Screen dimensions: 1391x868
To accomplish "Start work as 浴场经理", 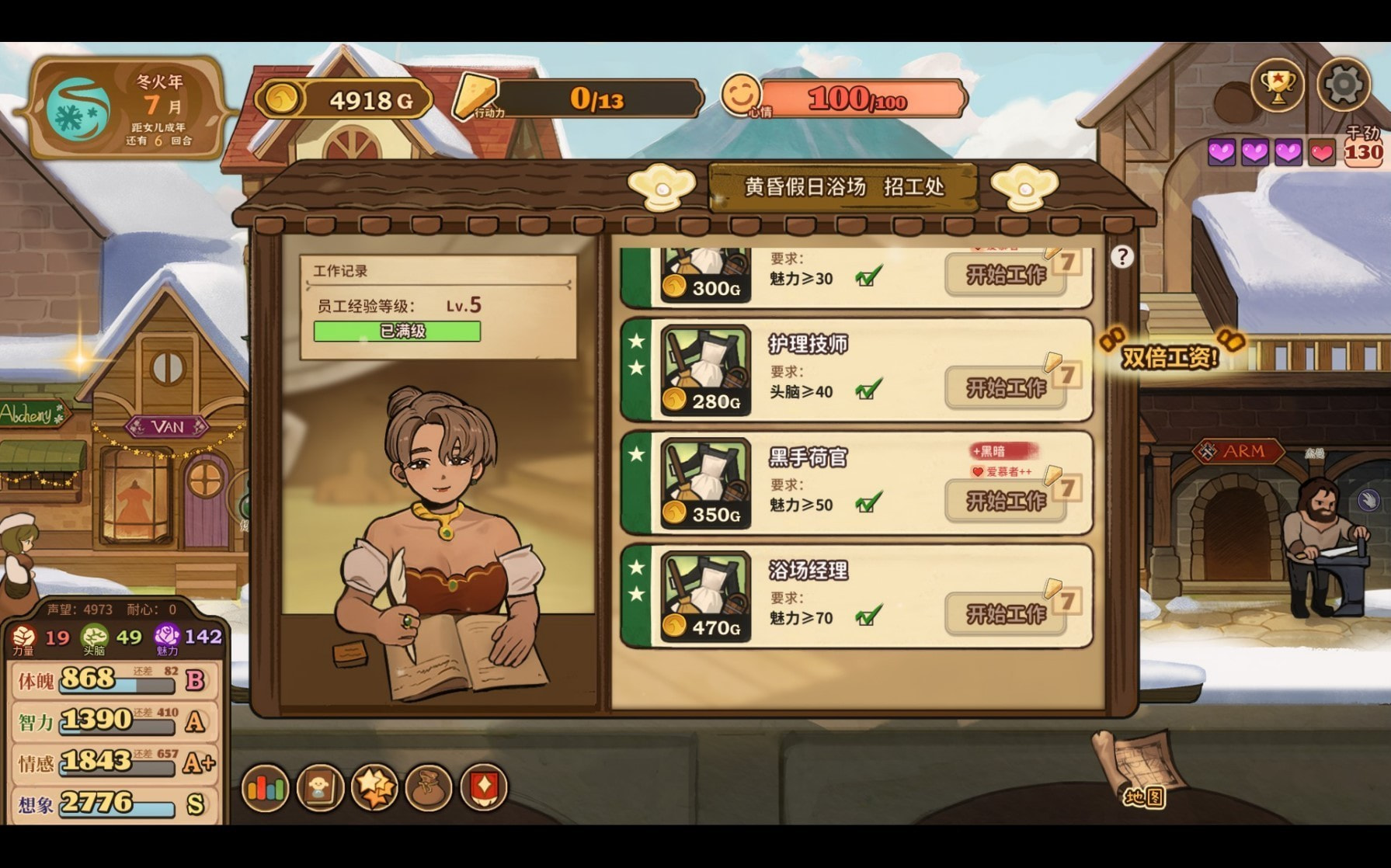I will 1005,614.
